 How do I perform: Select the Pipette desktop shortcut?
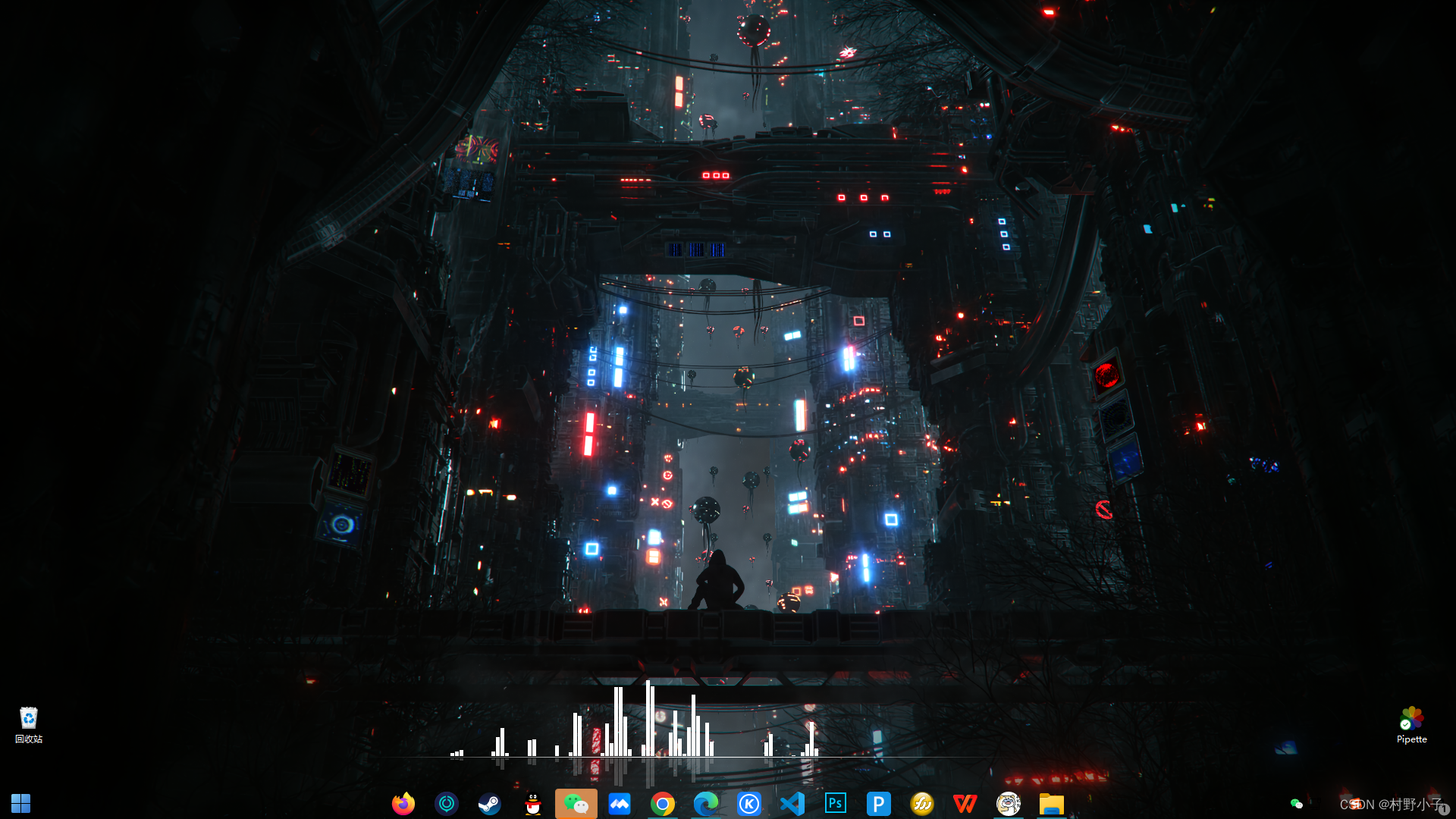[x=1411, y=724]
